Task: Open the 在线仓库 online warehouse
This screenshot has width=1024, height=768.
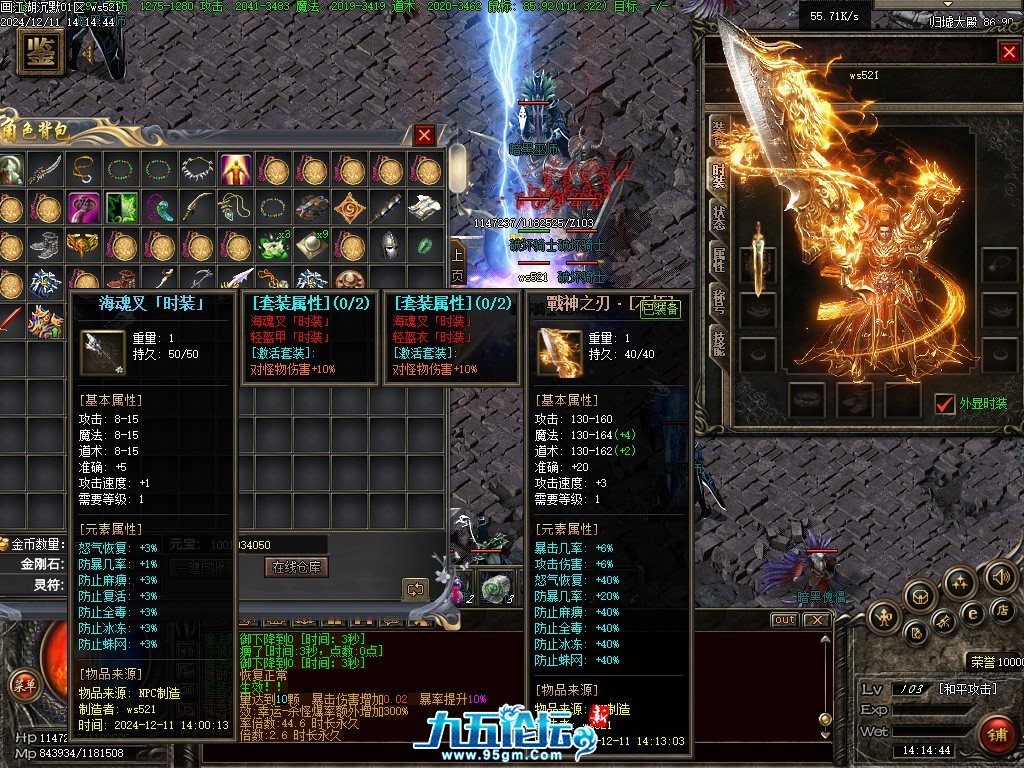Action: click(297, 567)
